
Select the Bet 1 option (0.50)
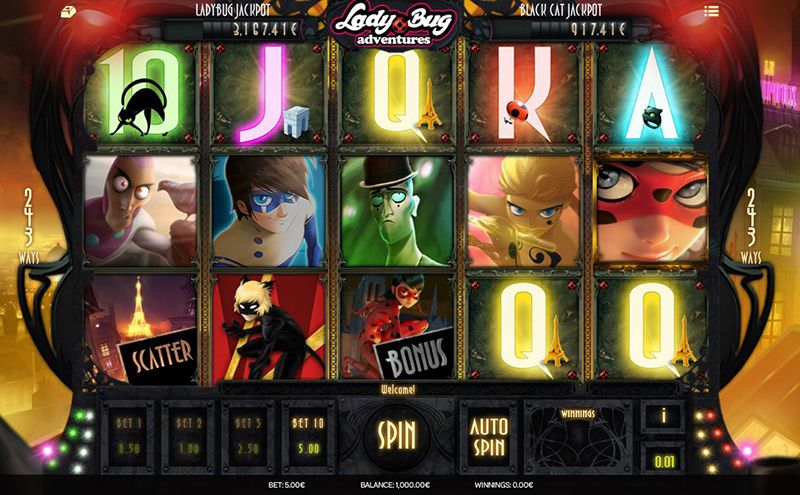tap(129, 433)
